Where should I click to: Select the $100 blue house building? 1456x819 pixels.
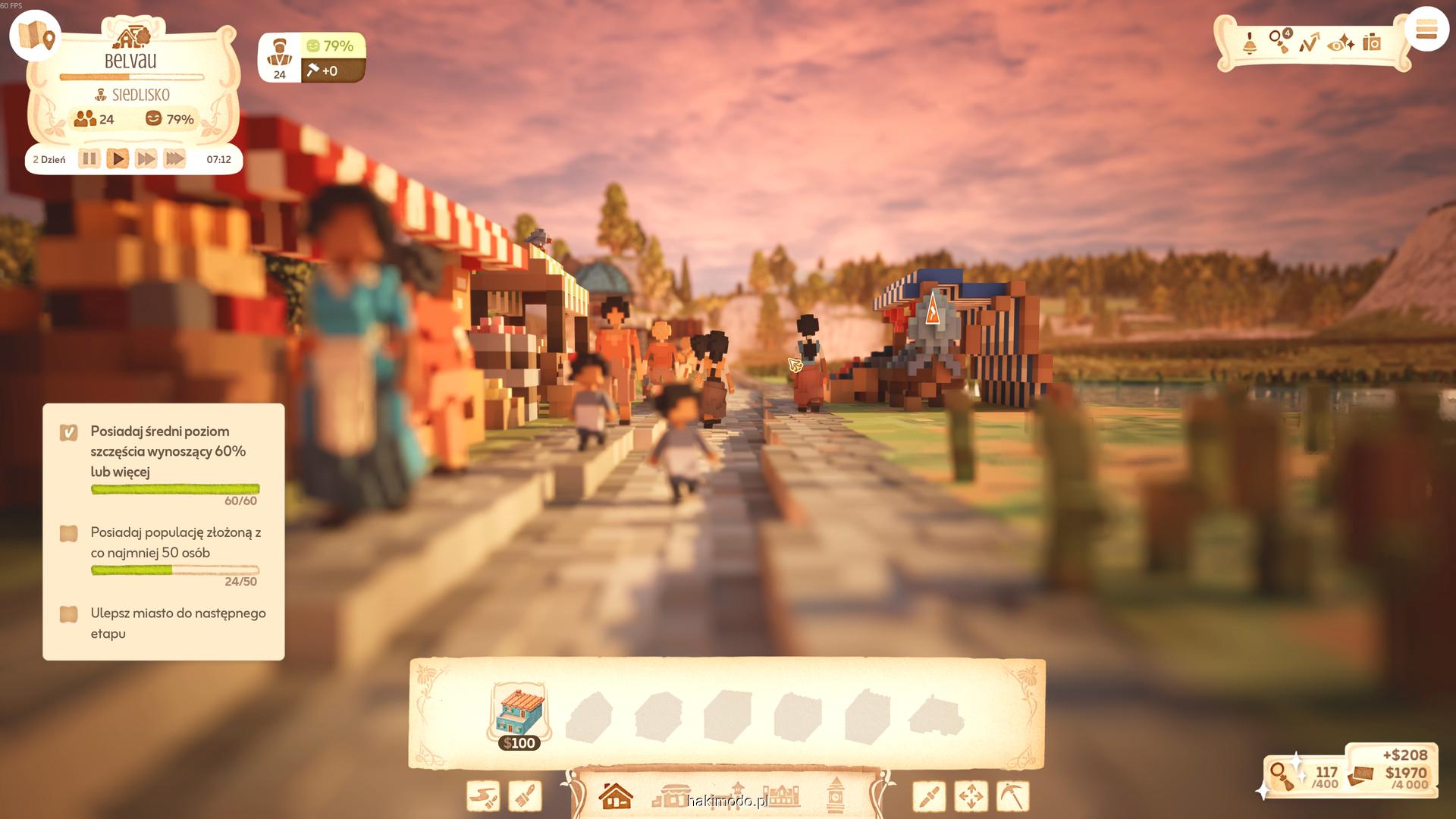[x=519, y=717]
